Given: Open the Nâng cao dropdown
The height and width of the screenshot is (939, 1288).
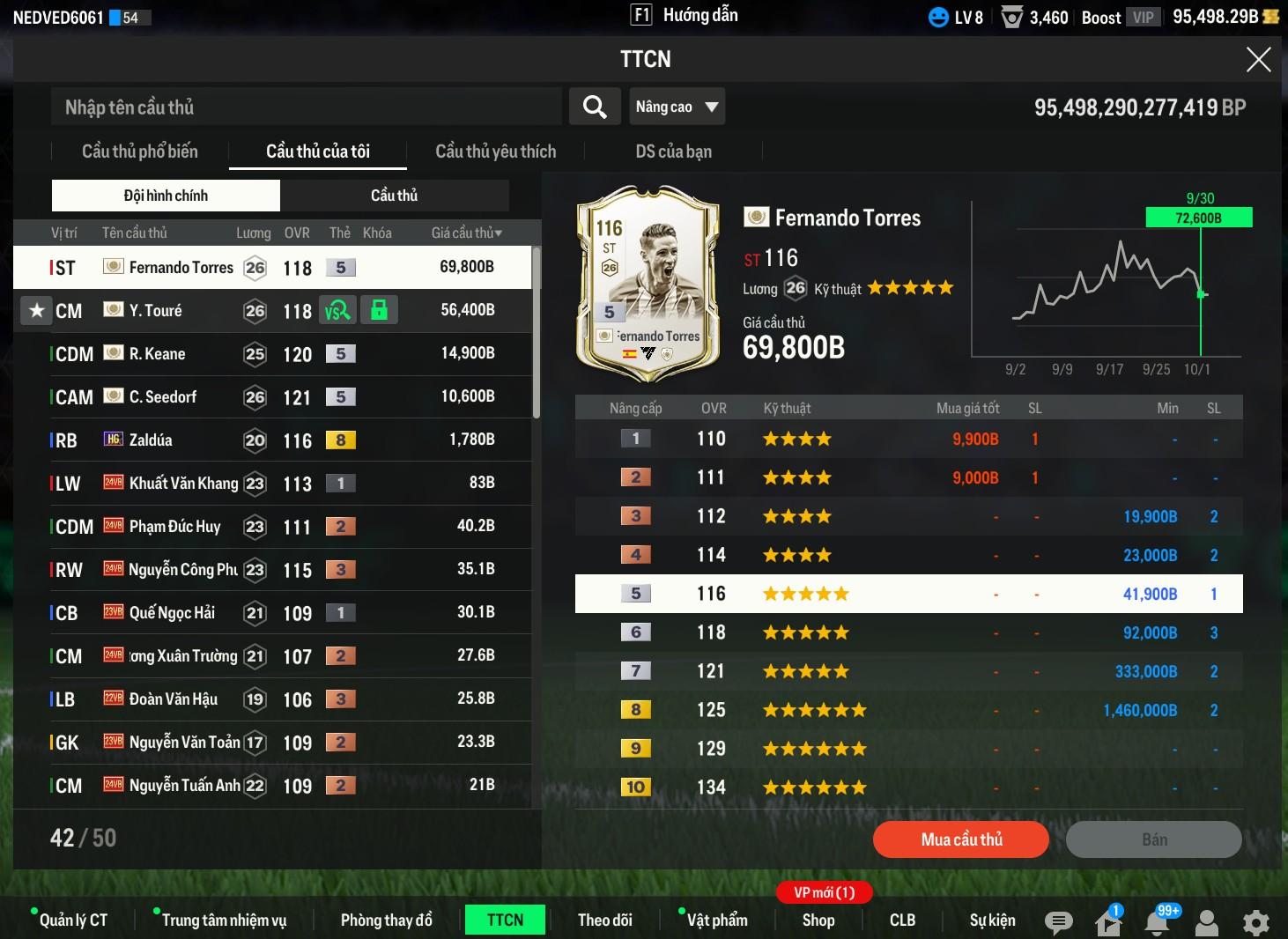Looking at the screenshot, I should coord(676,107).
